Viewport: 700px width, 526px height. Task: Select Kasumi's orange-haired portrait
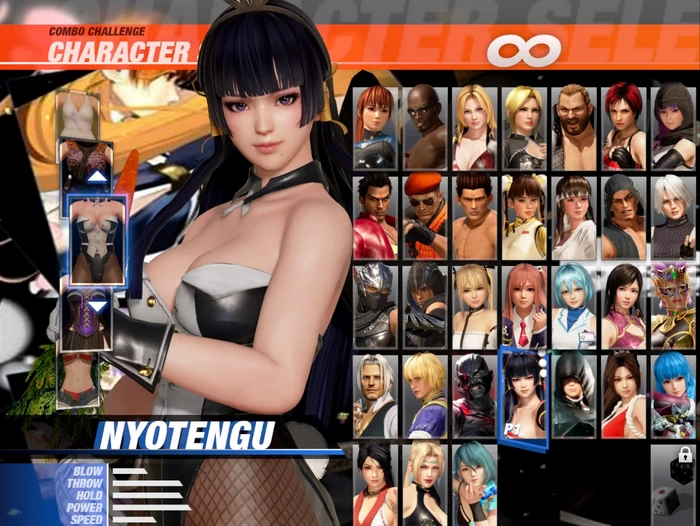point(376,127)
